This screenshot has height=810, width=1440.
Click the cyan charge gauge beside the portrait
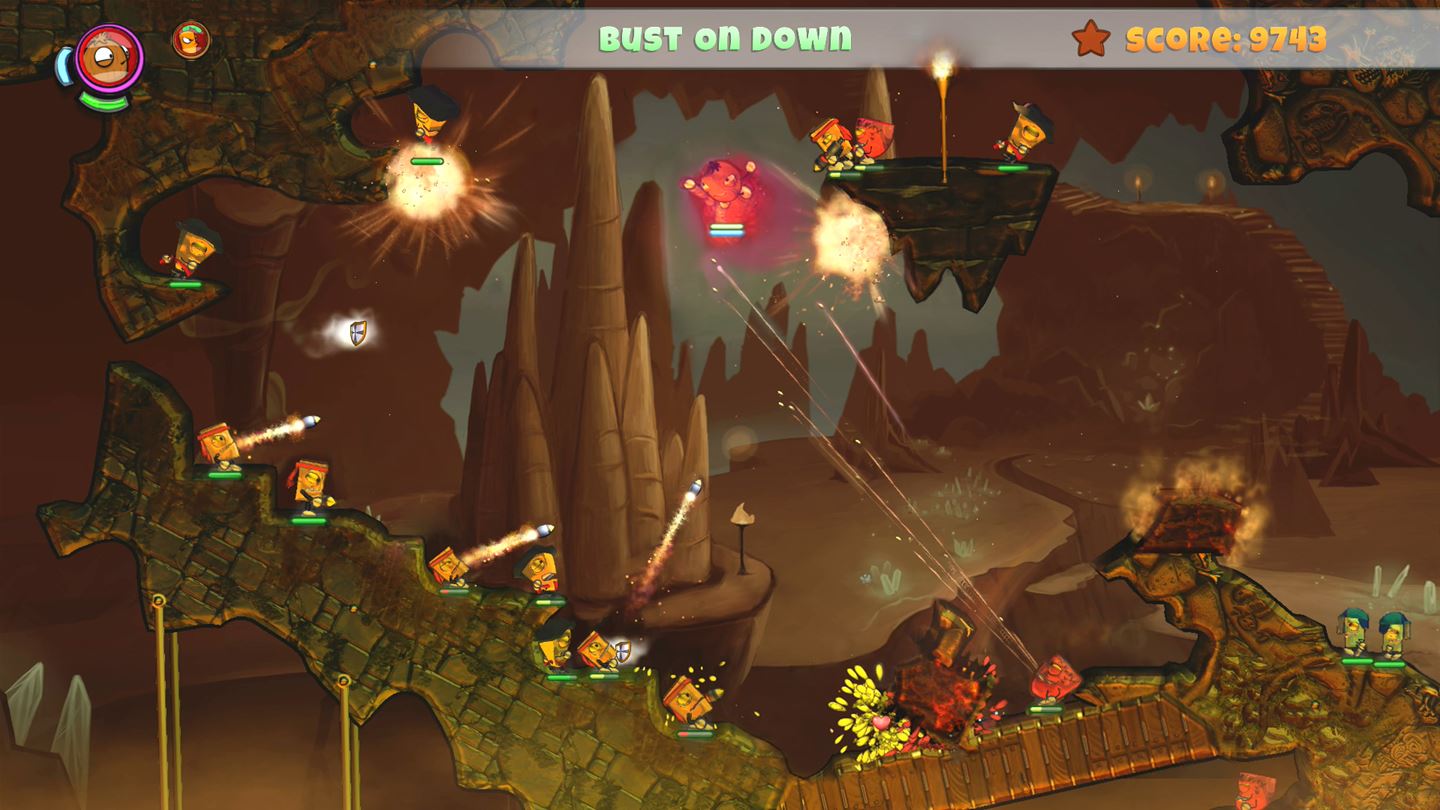click(x=64, y=65)
